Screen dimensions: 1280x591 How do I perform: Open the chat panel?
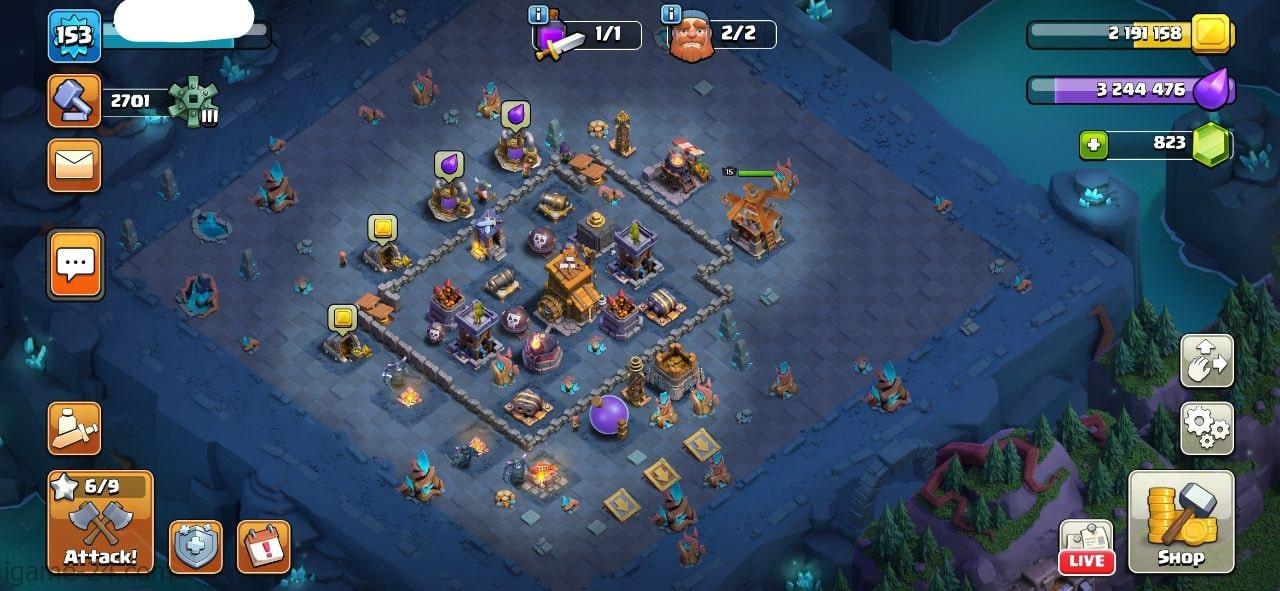coord(75,265)
